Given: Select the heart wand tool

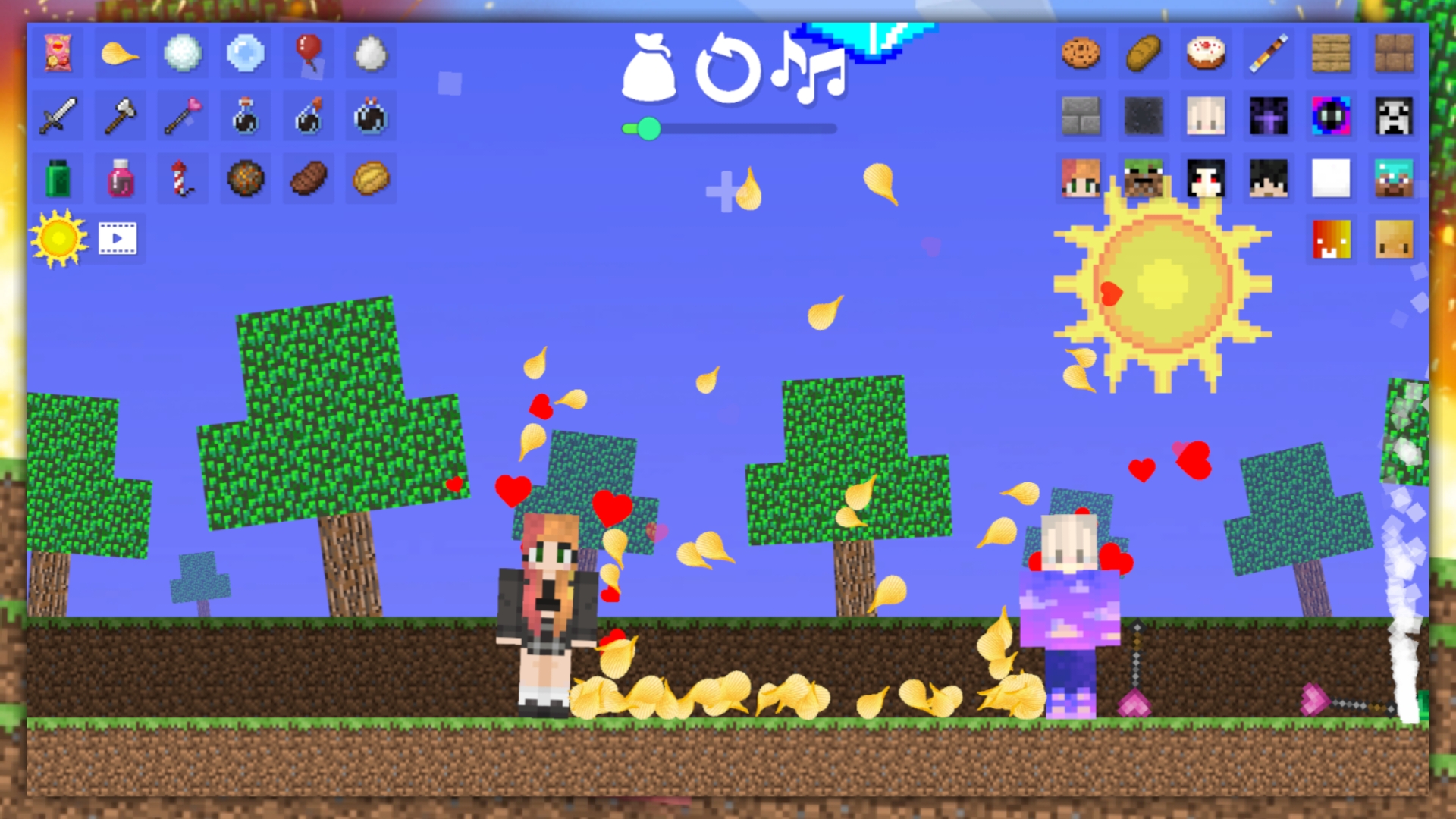Looking at the screenshot, I should click(x=182, y=116).
